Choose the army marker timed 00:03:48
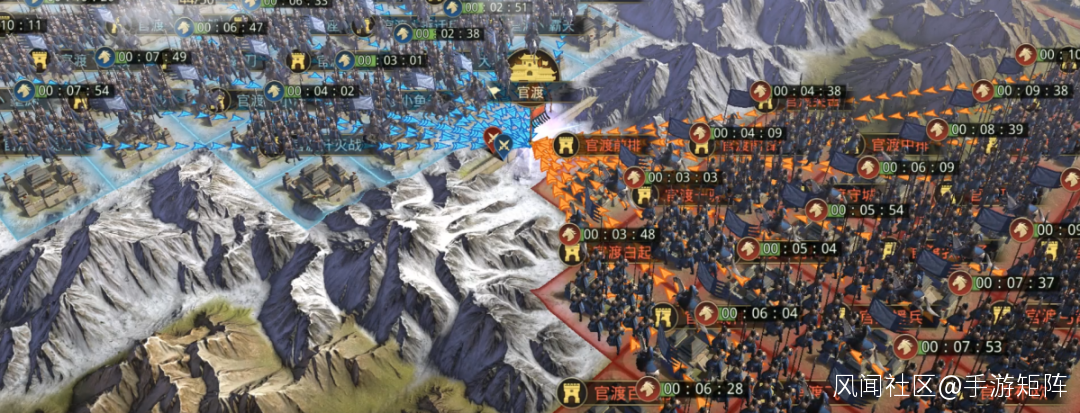 tap(570, 234)
